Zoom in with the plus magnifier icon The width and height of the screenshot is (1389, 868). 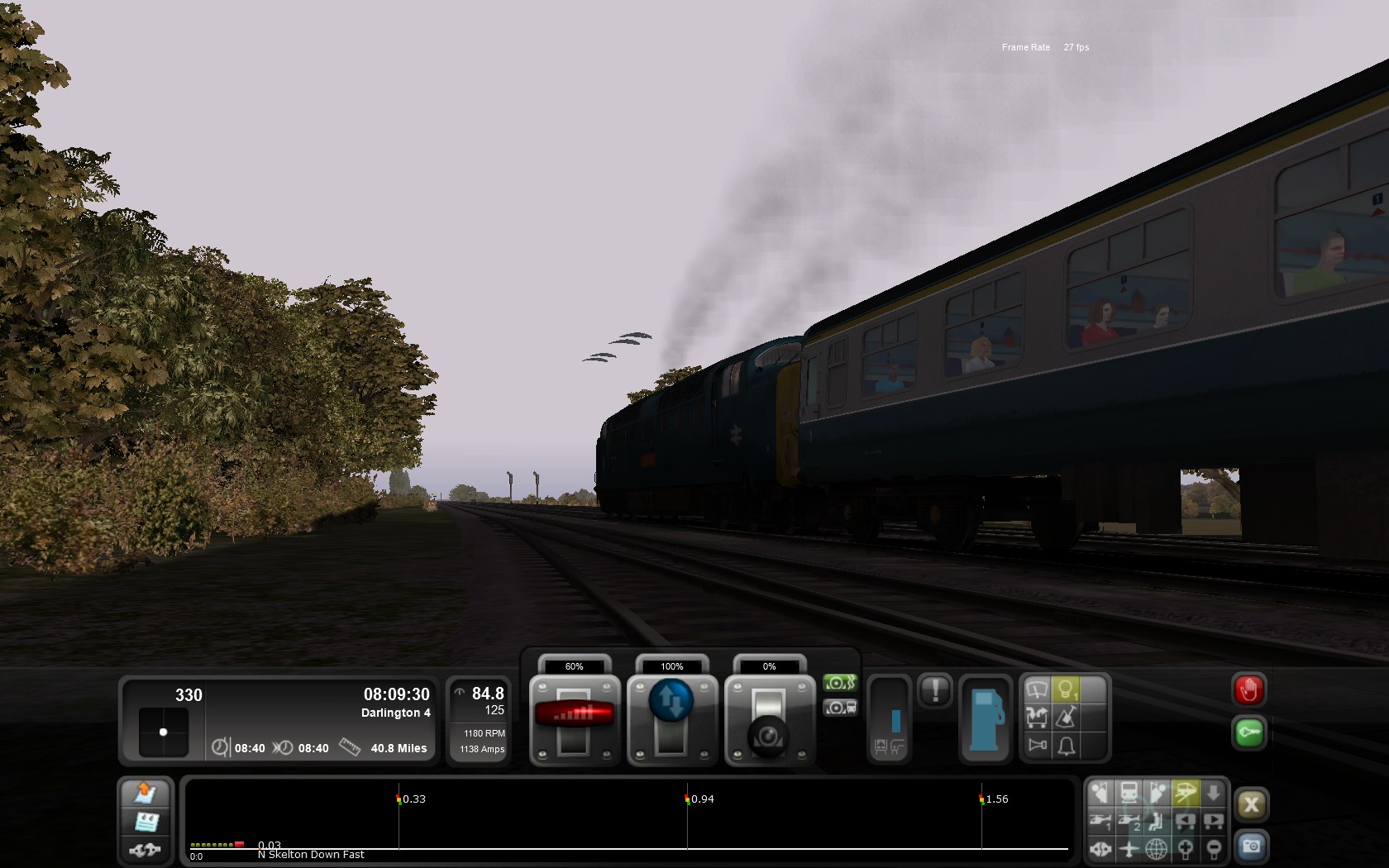click(x=1185, y=849)
